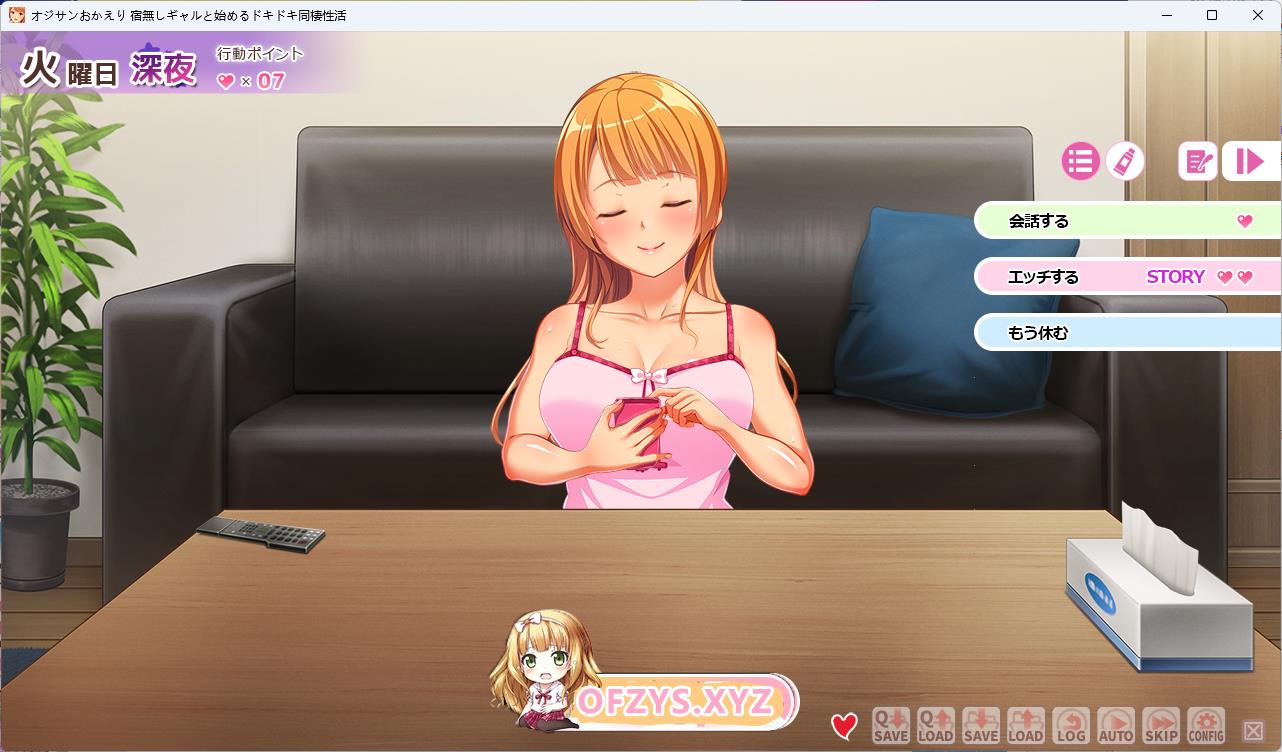The width and height of the screenshot is (1282, 752).
Task: Minimize the game window
Action: coord(1166,15)
